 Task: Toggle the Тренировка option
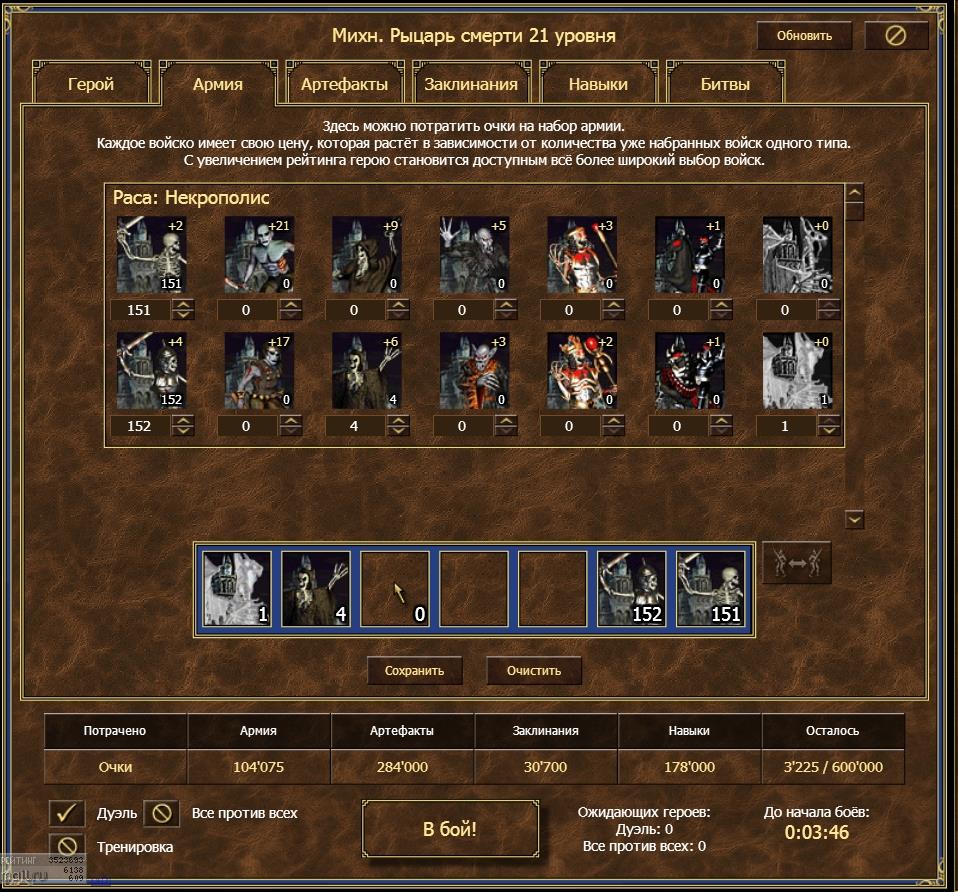67,847
